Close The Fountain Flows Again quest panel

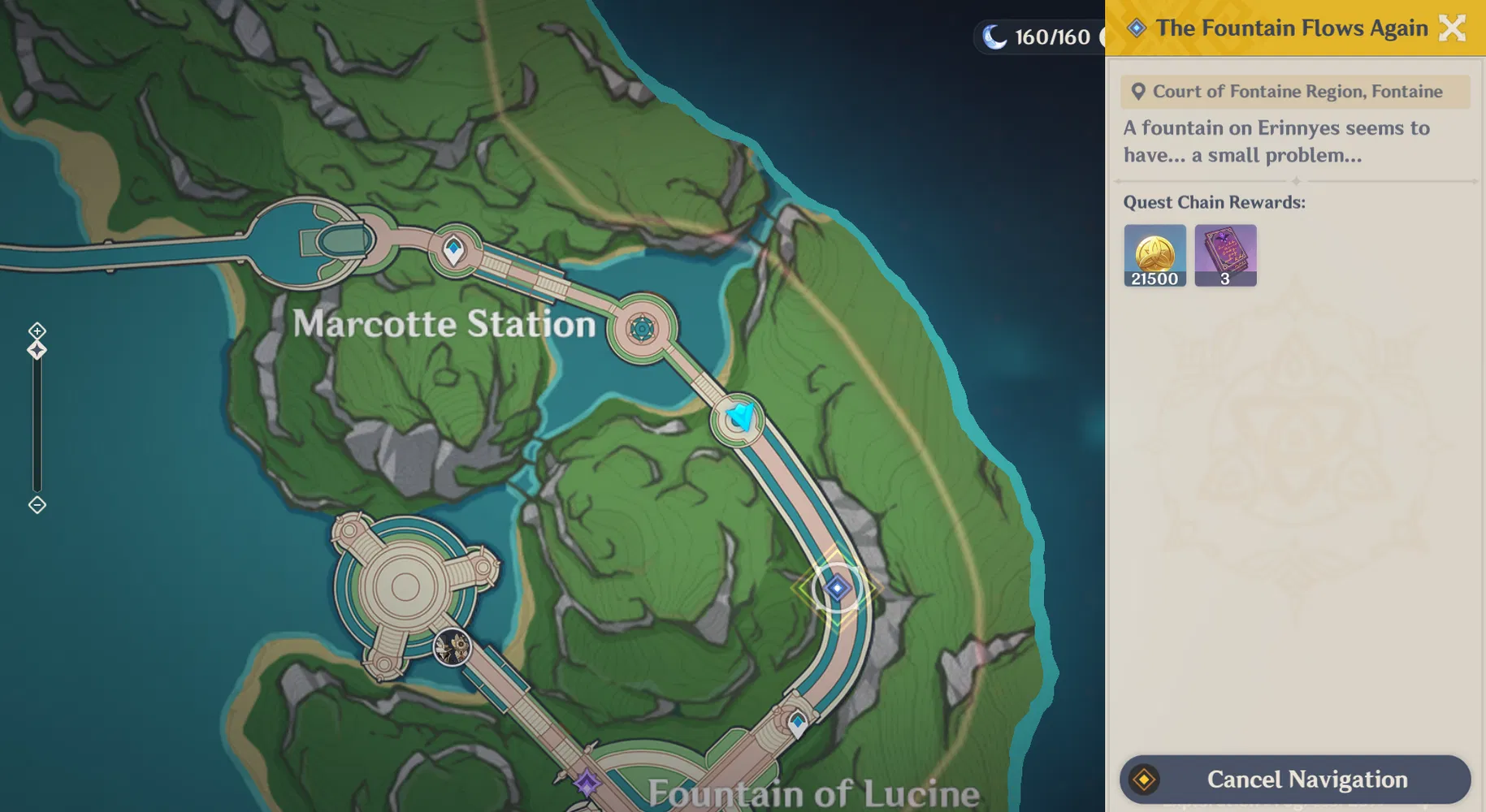click(1452, 28)
